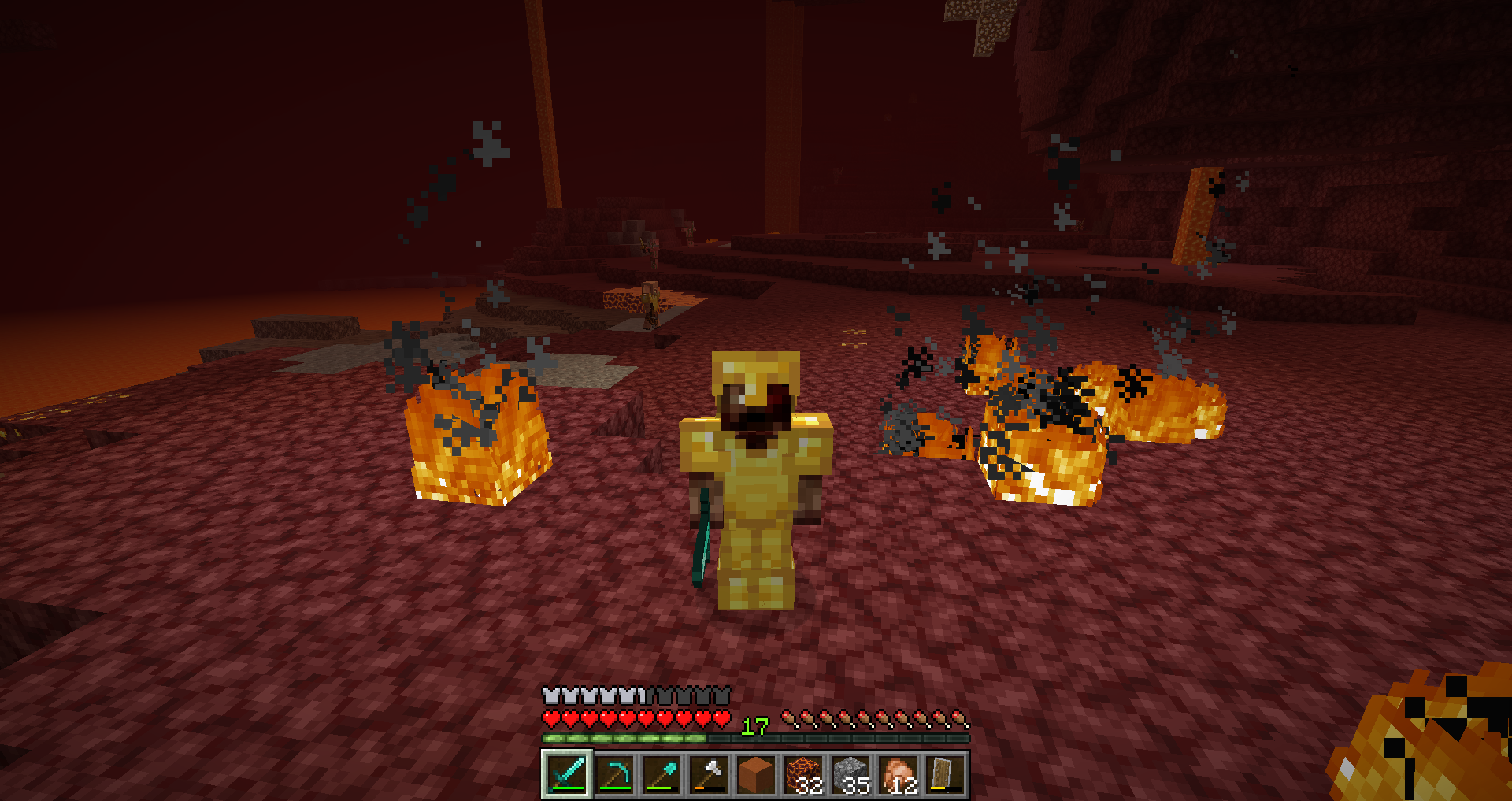Select the cobblestone stack of 35
1512x801 pixels.
pos(850,774)
